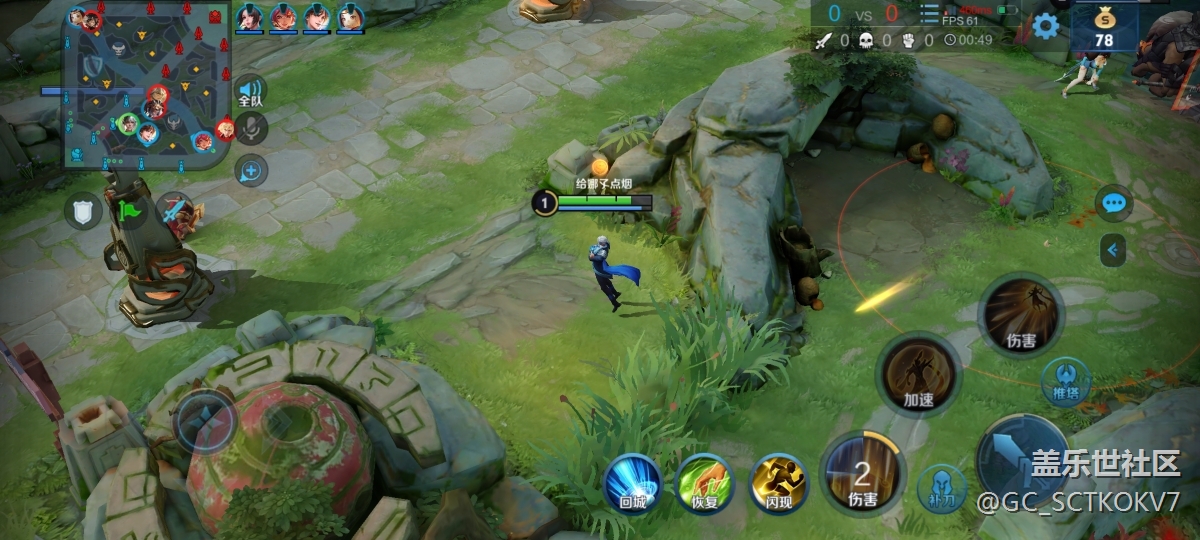Cast the 闪现 flash spell
The width and height of the screenshot is (1200, 540).
click(778, 483)
